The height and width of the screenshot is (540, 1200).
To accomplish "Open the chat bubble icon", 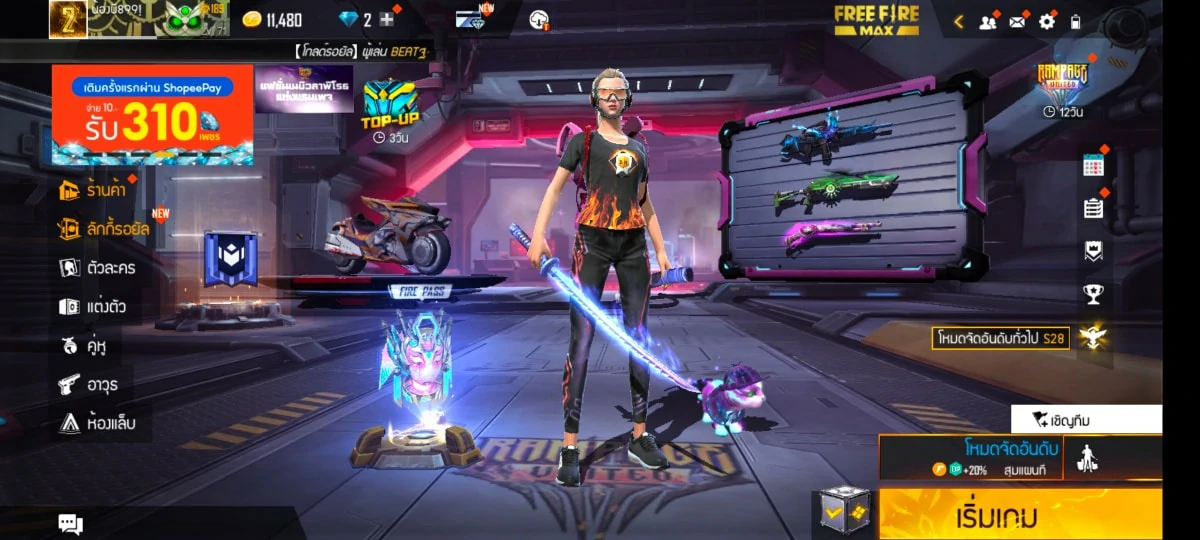I will click(x=70, y=523).
